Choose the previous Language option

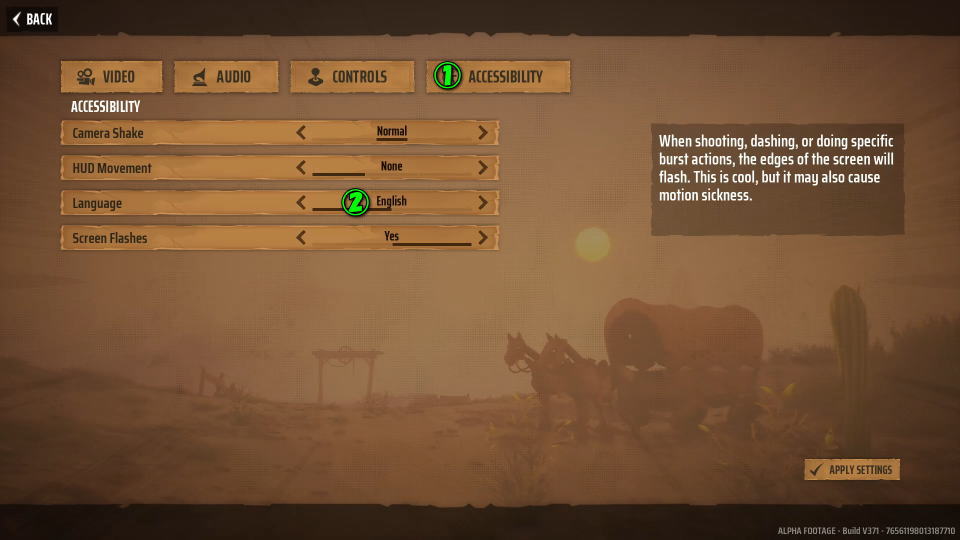(301, 203)
